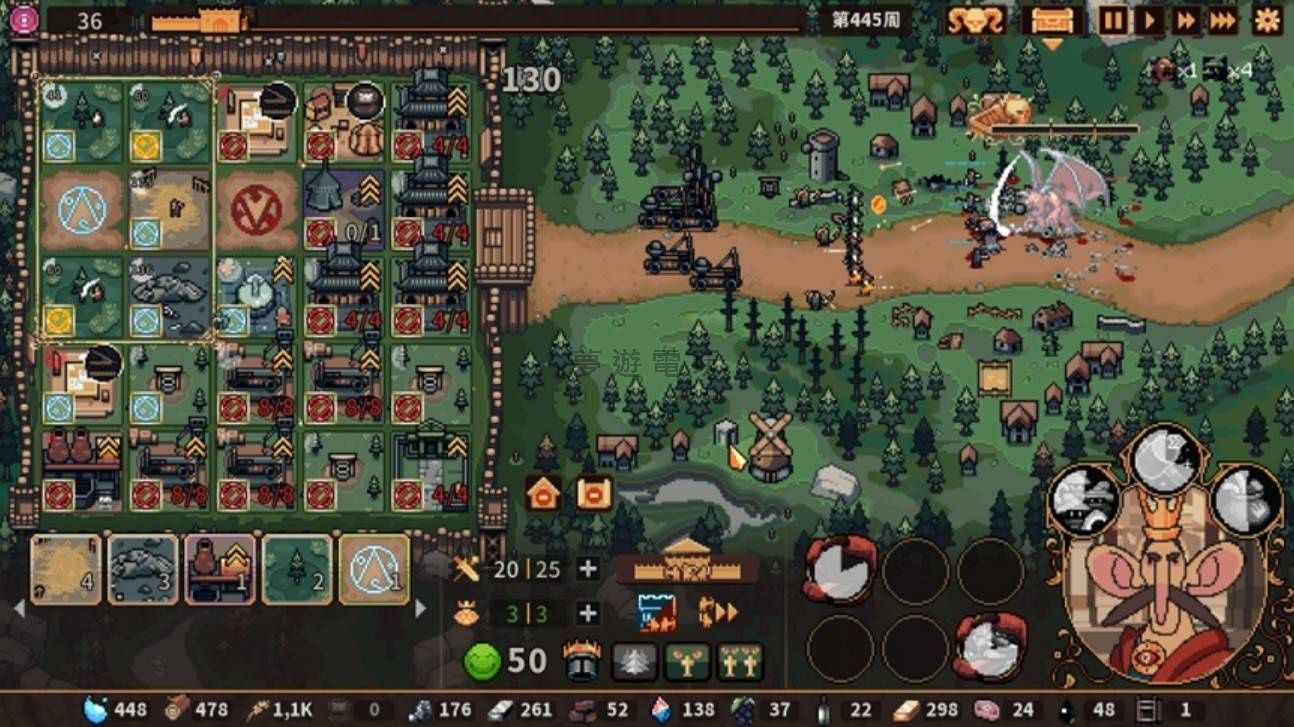Toggle the two-arrow fast march icon
The image size is (1294, 727).
click(x=716, y=612)
